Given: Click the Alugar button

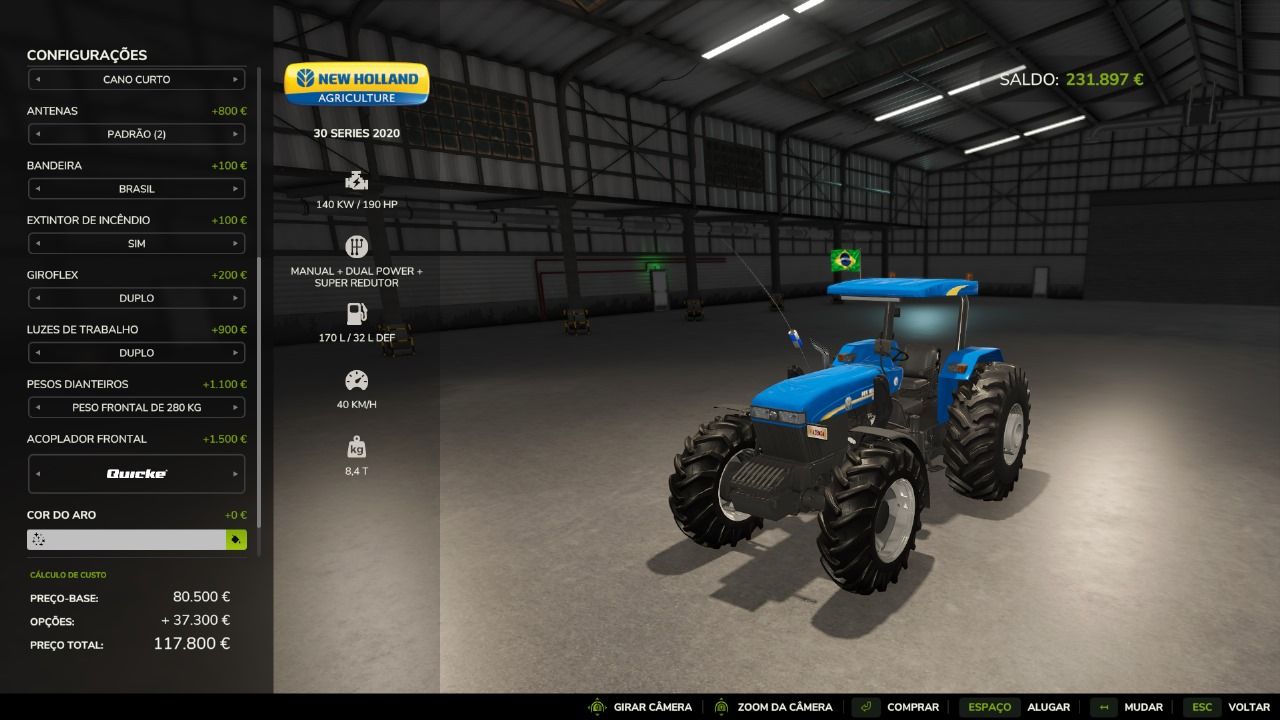Looking at the screenshot, I should [x=1047, y=707].
